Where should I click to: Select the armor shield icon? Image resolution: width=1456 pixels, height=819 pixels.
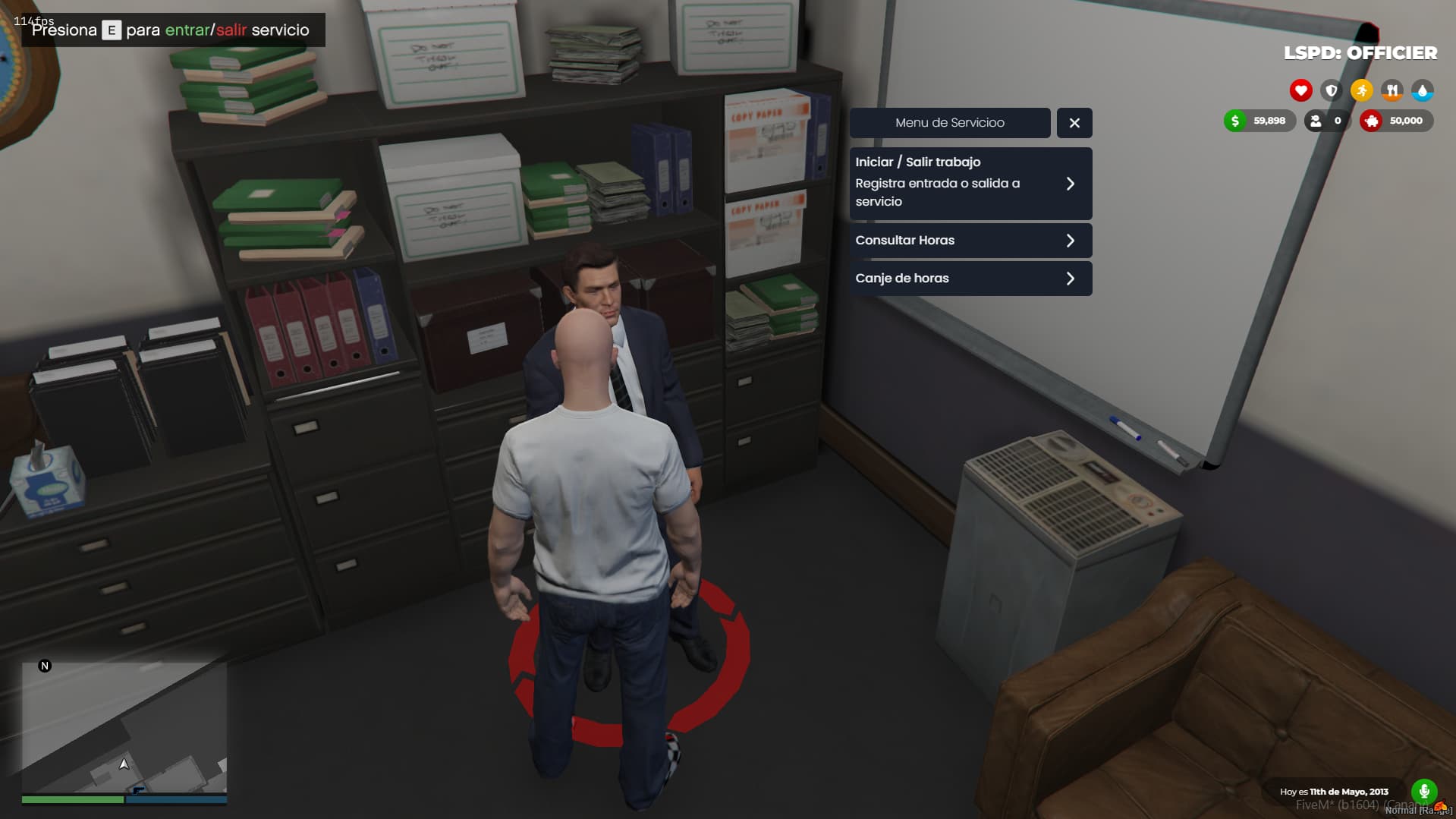(1332, 90)
